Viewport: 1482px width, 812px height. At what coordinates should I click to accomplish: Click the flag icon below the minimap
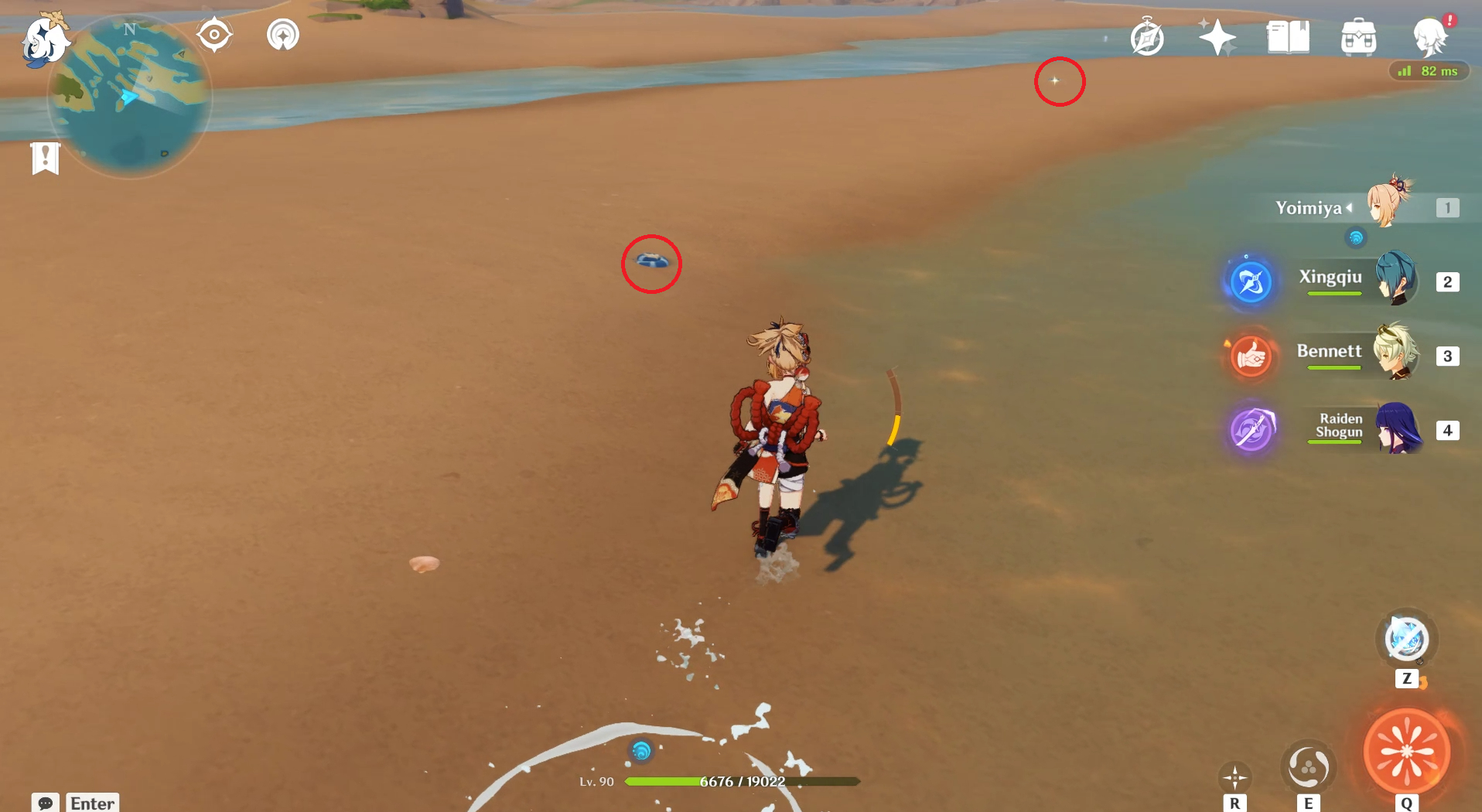pos(46,158)
